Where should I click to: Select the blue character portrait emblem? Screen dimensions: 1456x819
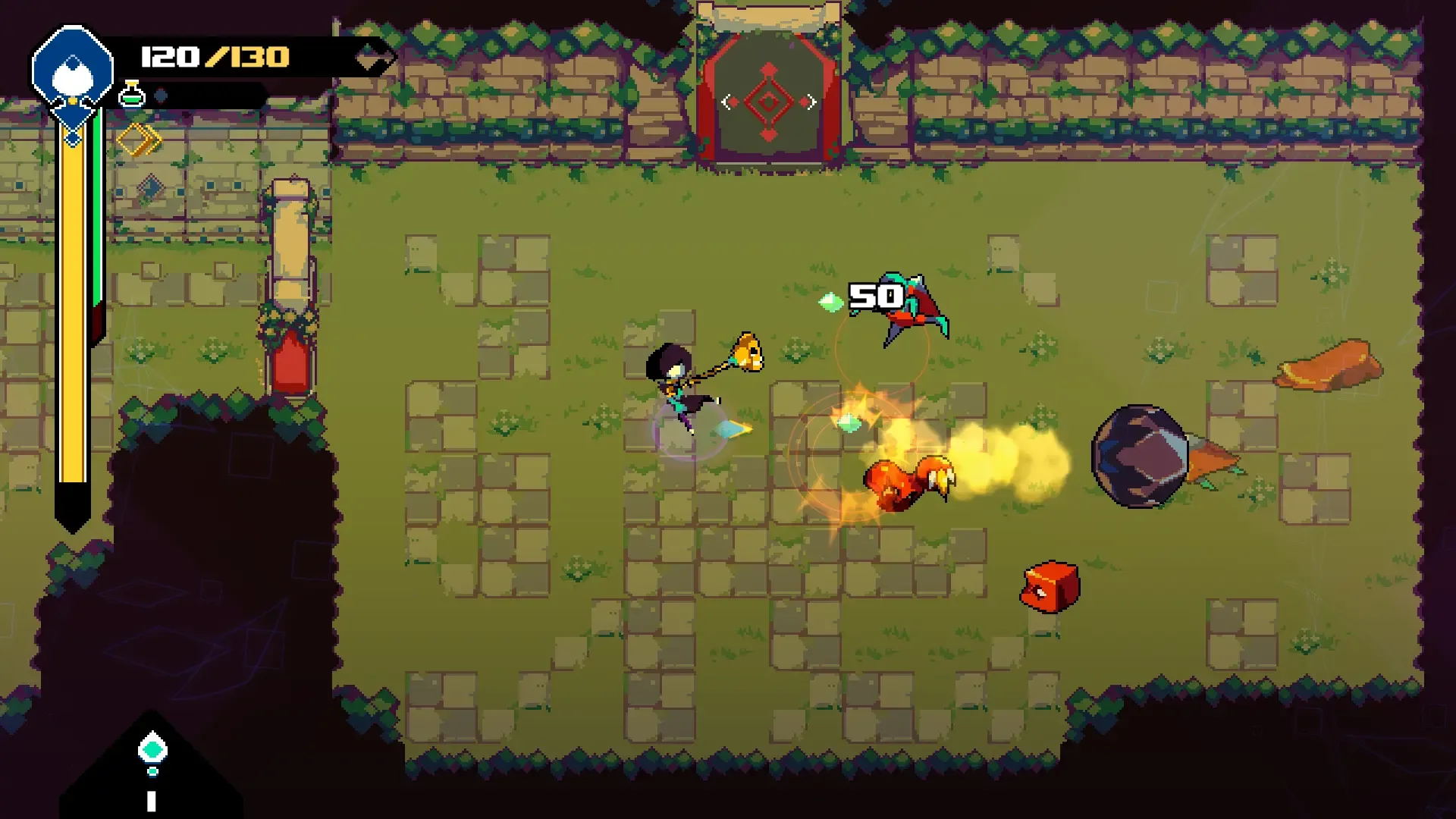tap(72, 68)
